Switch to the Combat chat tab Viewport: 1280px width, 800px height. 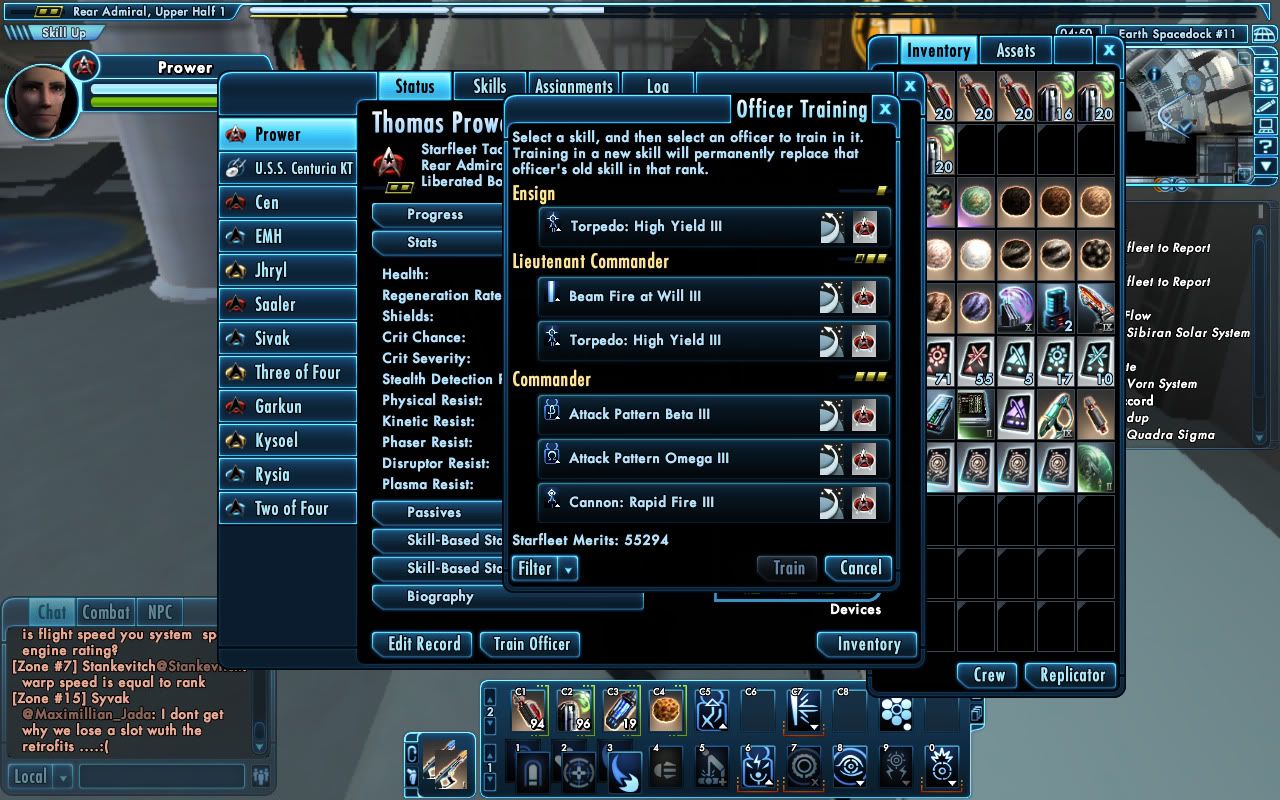[x=106, y=612]
